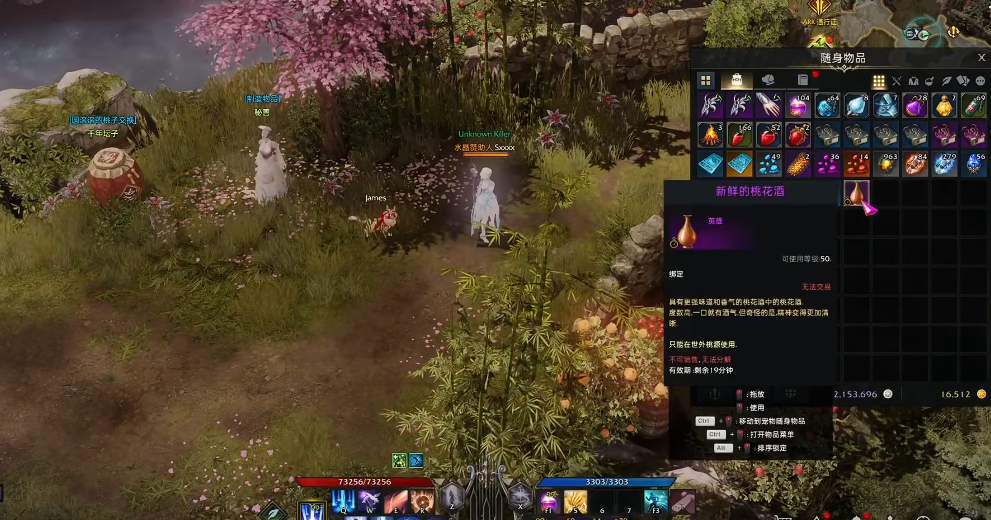
Task: Select the fresh peach blossom wine vase
Action: [856, 193]
